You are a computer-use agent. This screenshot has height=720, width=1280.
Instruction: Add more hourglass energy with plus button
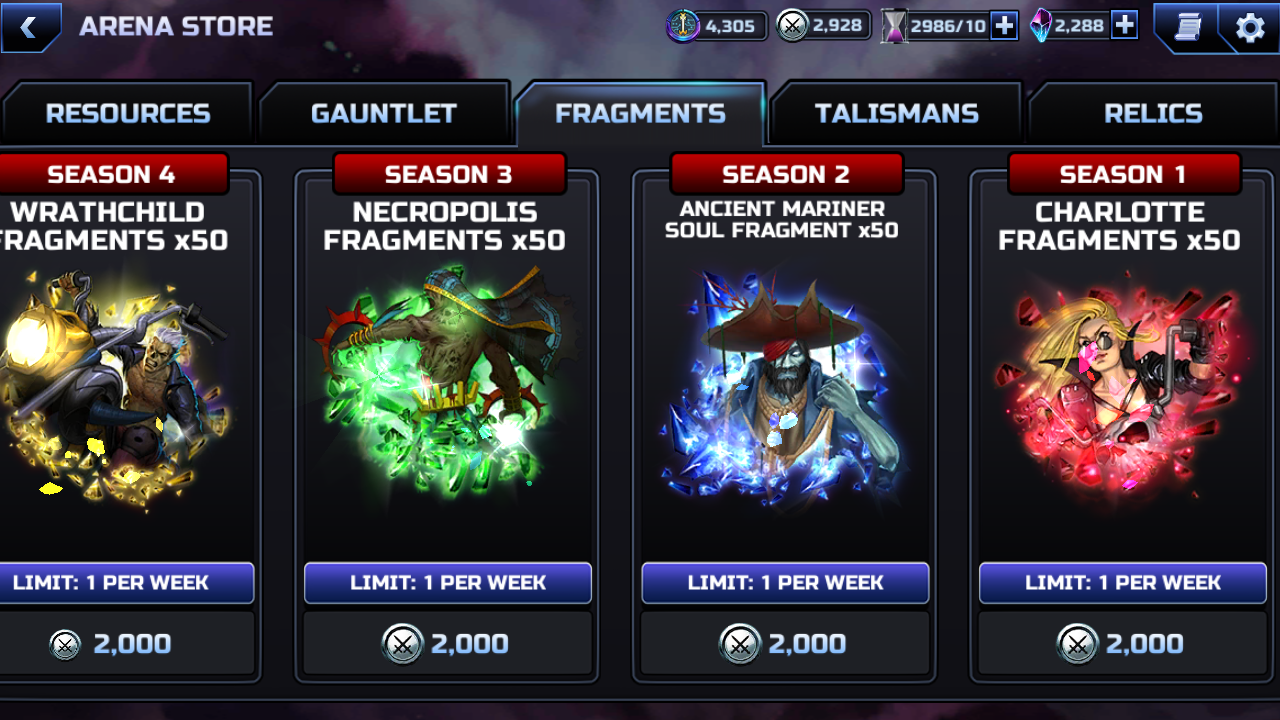point(1004,26)
